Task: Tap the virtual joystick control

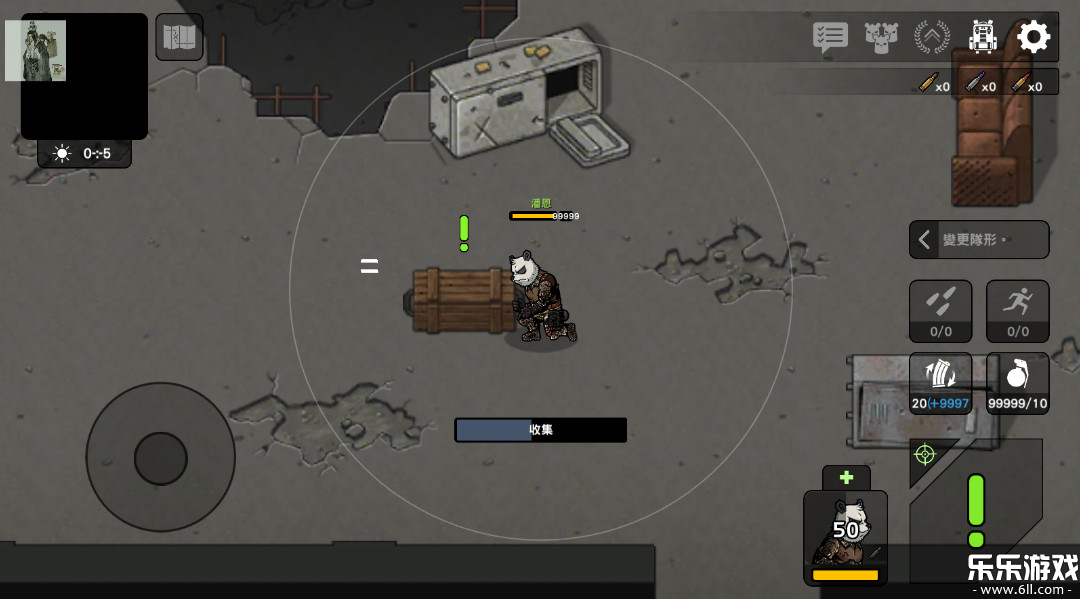Action: [x=160, y=458]
